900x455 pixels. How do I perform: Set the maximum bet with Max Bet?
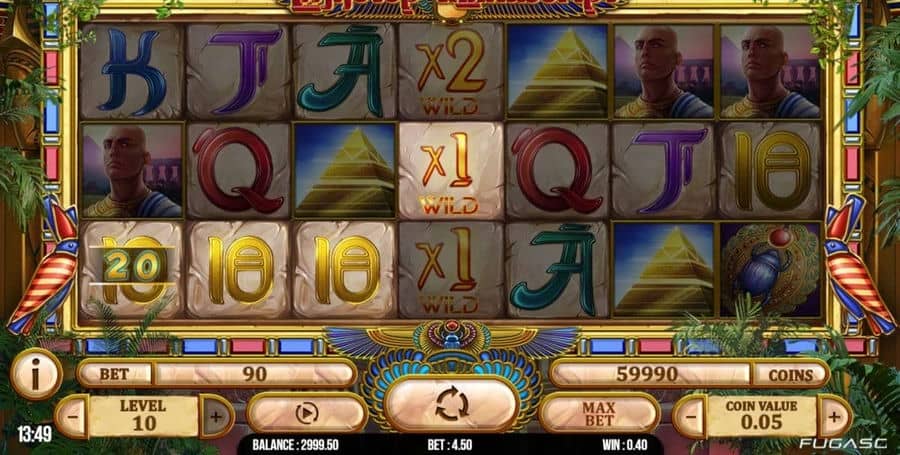(x=598, y=412)
